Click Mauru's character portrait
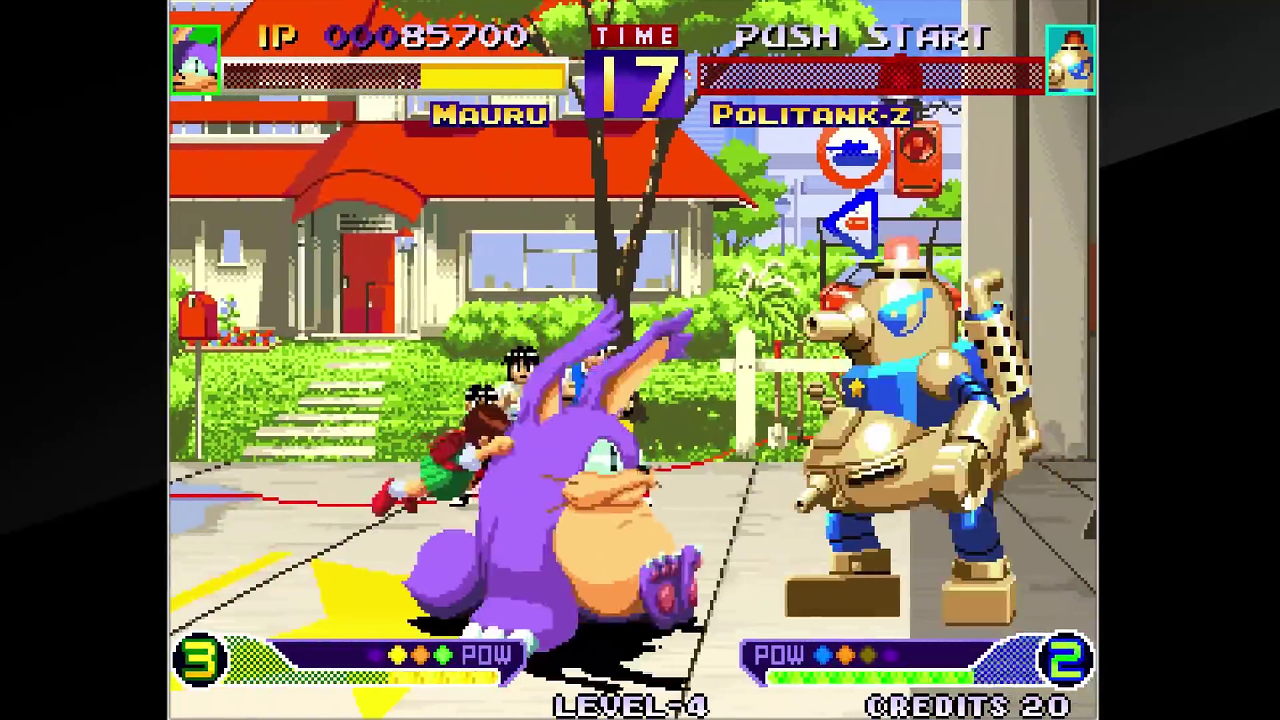Viewport: 1280px width, 720px height. coord(195,60)
